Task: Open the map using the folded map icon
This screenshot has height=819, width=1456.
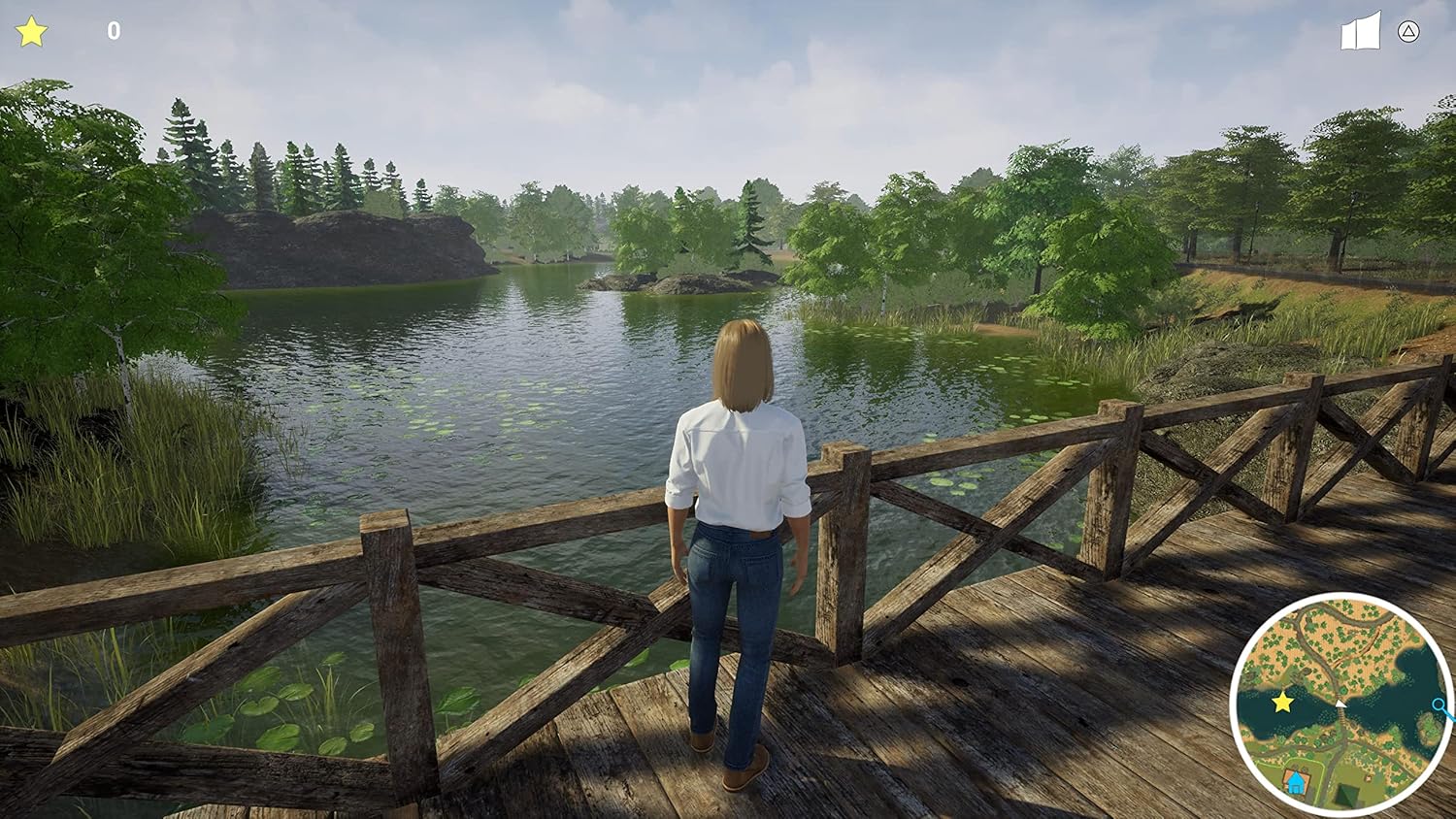Action: coord(1359,30)
